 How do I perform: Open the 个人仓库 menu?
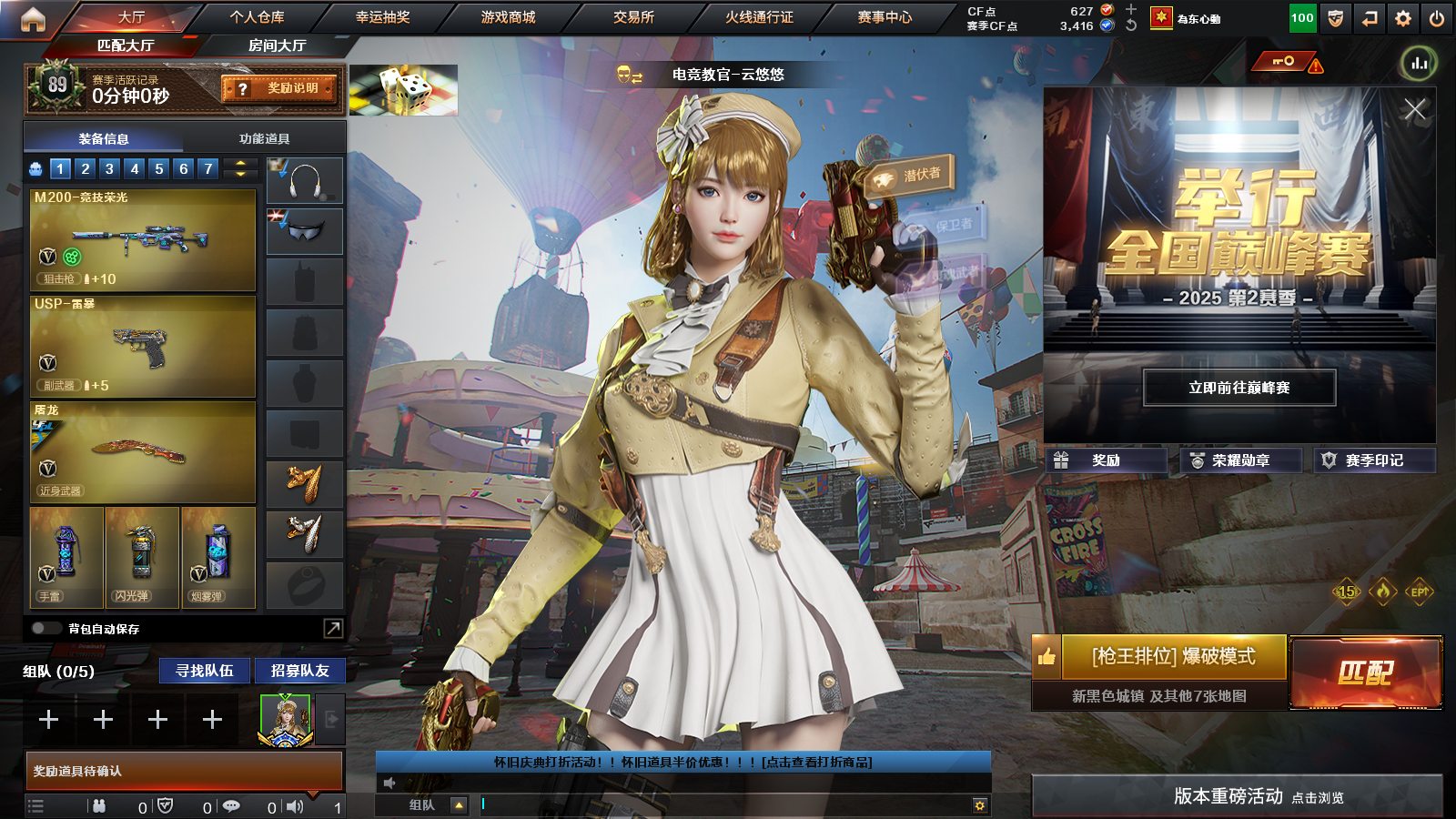point(257,17)
